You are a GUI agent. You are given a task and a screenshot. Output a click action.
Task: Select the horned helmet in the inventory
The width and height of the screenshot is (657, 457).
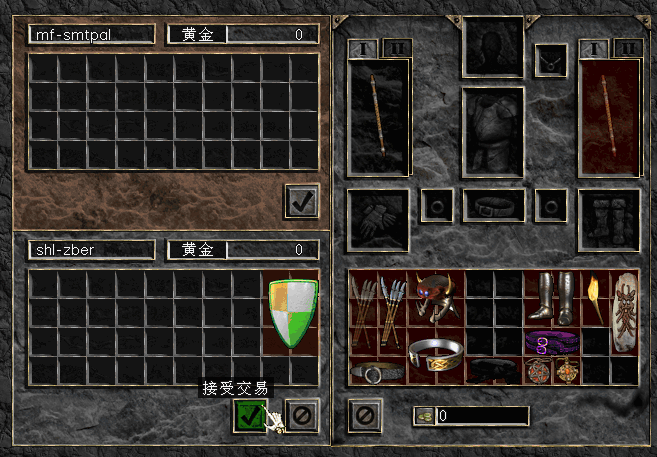click(437, 296)
